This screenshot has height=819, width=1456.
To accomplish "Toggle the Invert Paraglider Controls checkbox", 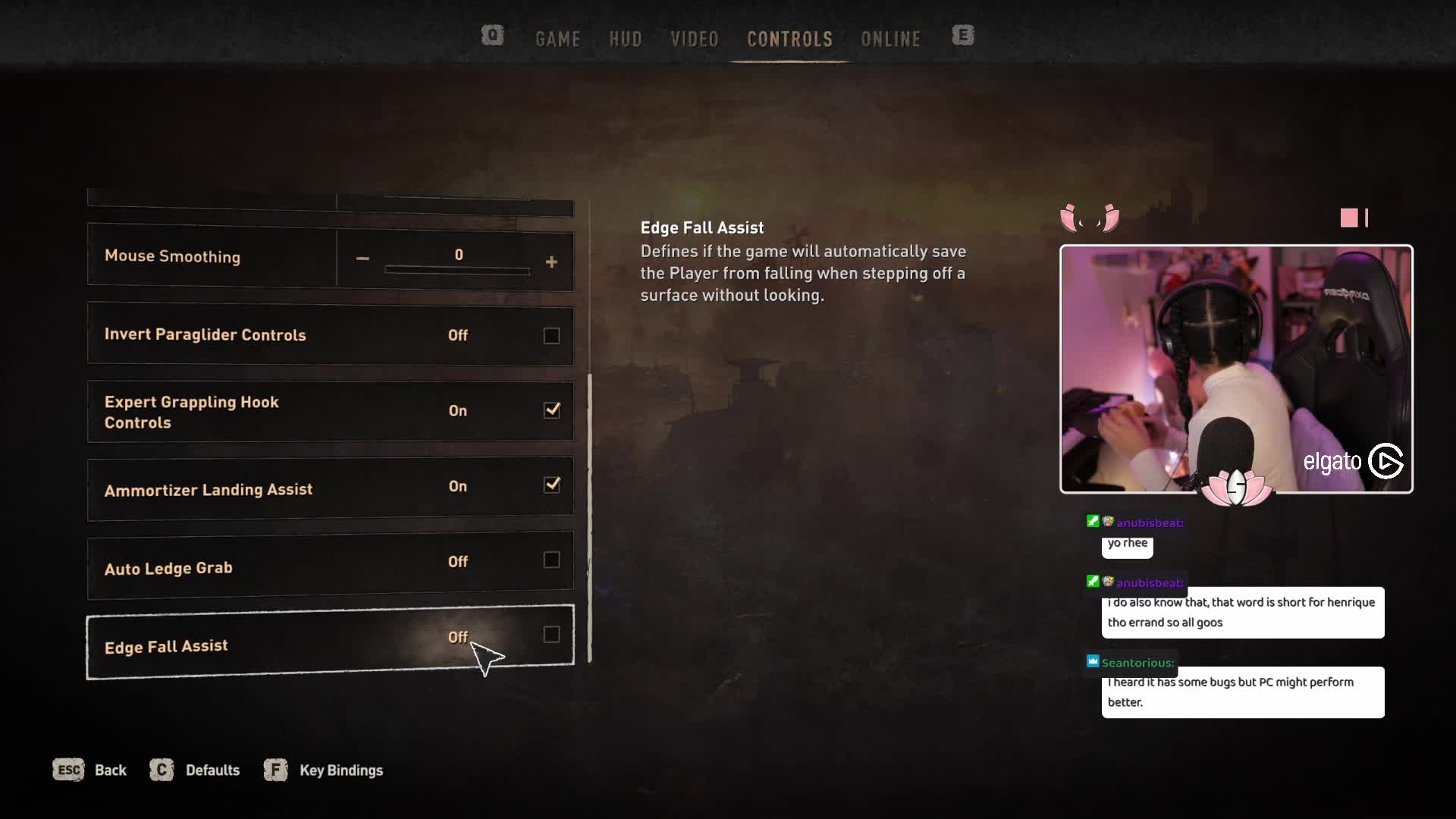I will [x=551, y=336].
